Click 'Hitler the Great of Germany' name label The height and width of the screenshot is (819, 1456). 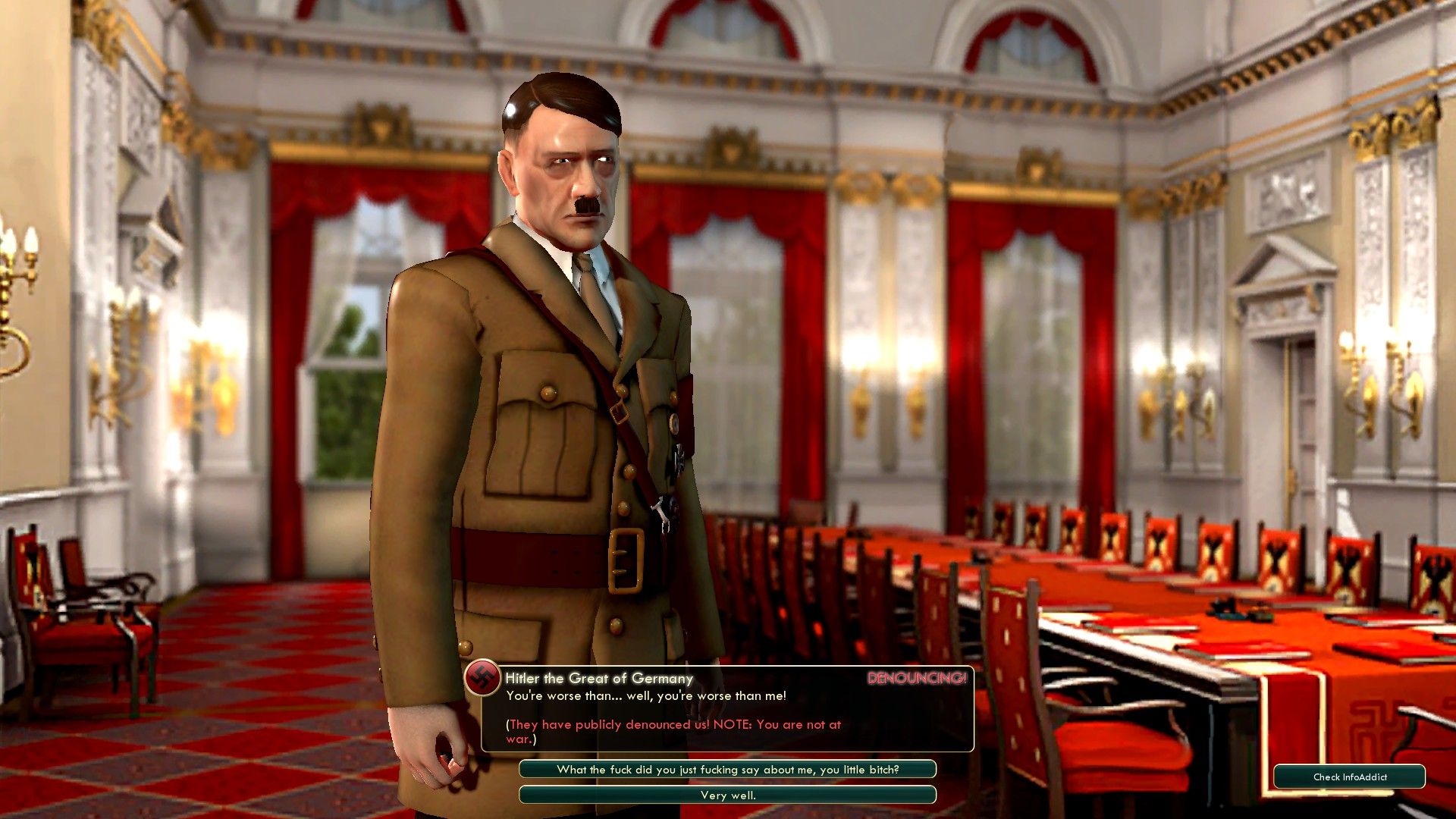(599, 679)
